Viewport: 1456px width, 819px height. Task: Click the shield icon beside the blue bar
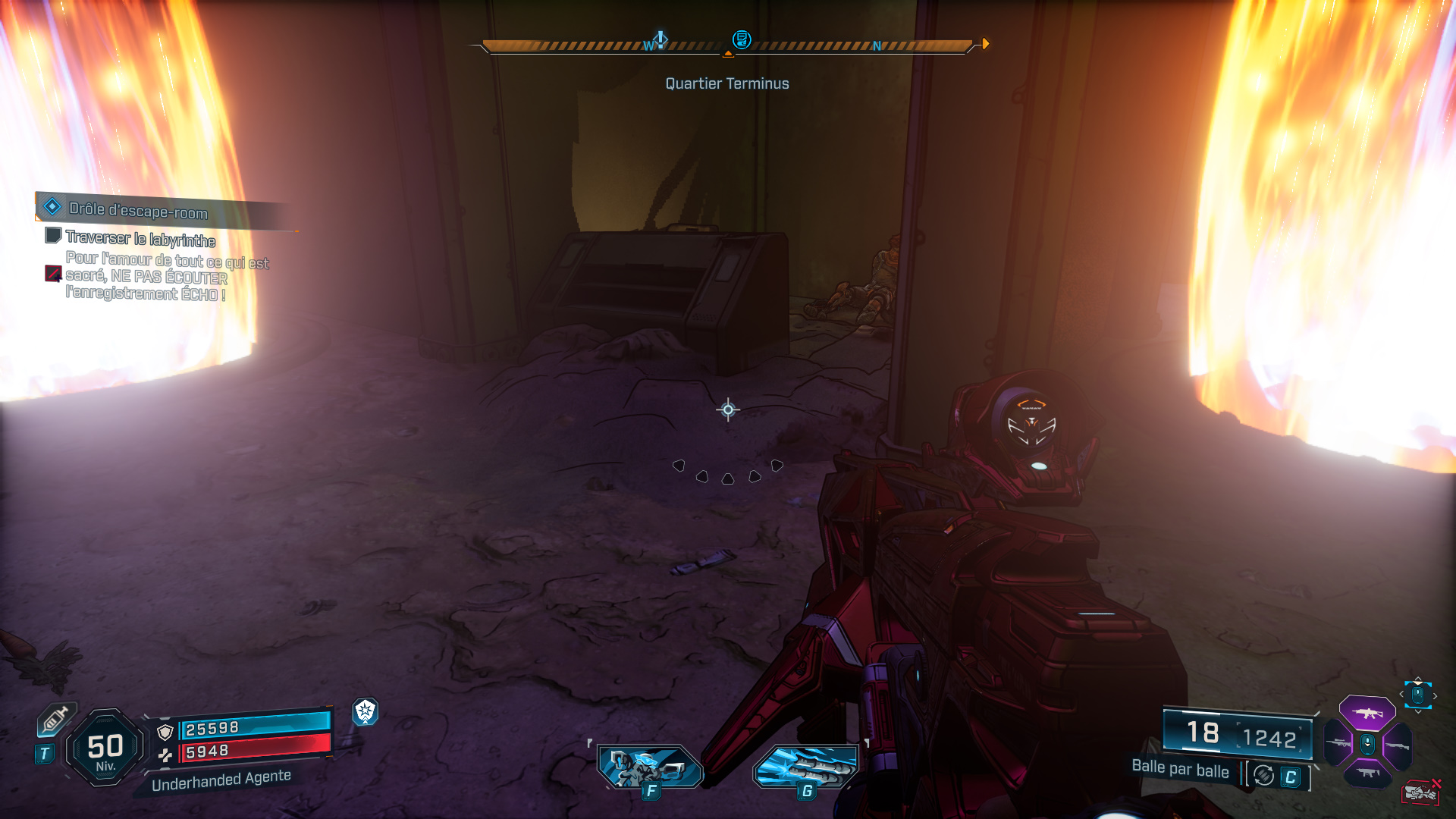[x=165, y=733]
